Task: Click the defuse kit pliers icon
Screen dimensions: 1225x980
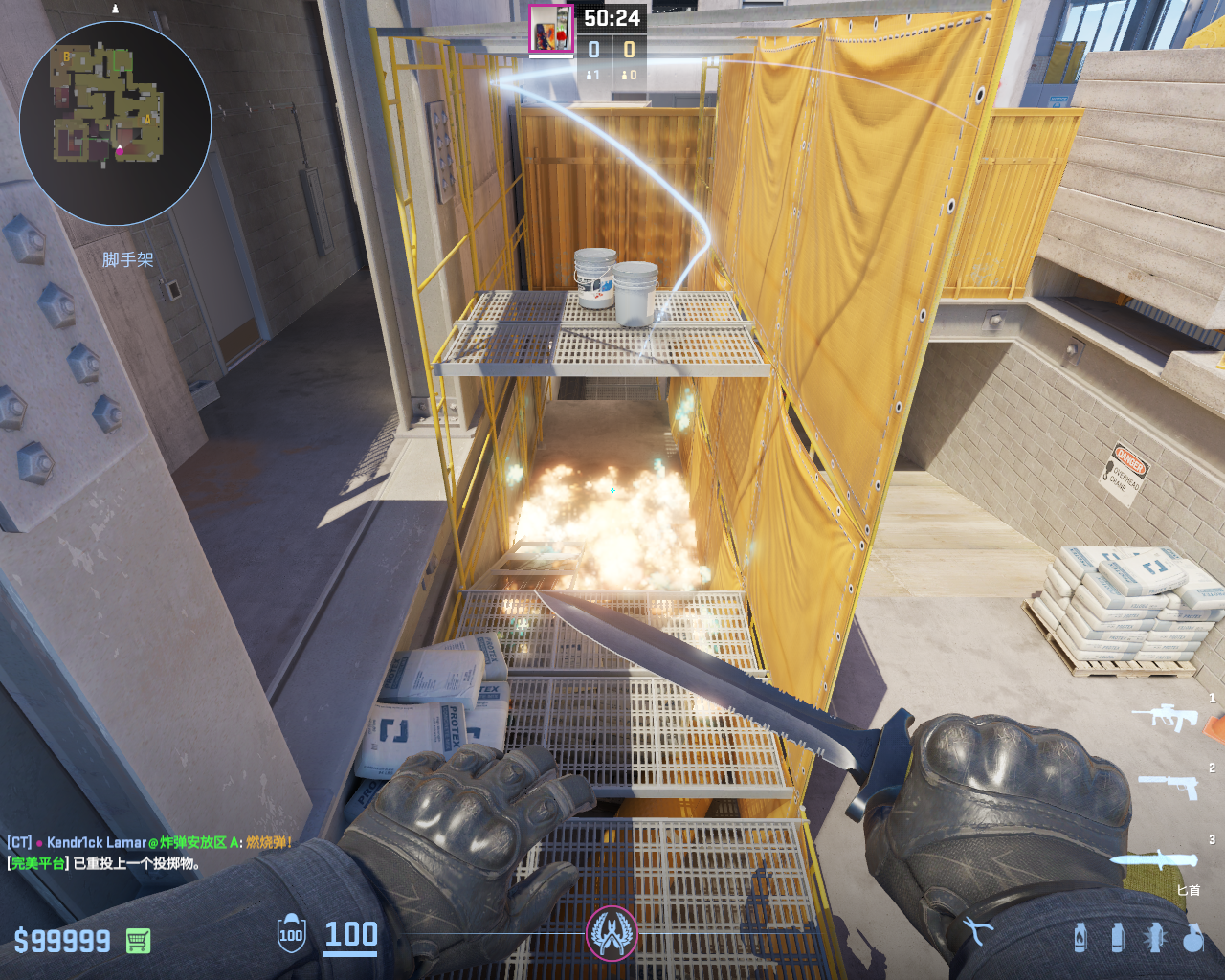Action: (x=977, y=930)
